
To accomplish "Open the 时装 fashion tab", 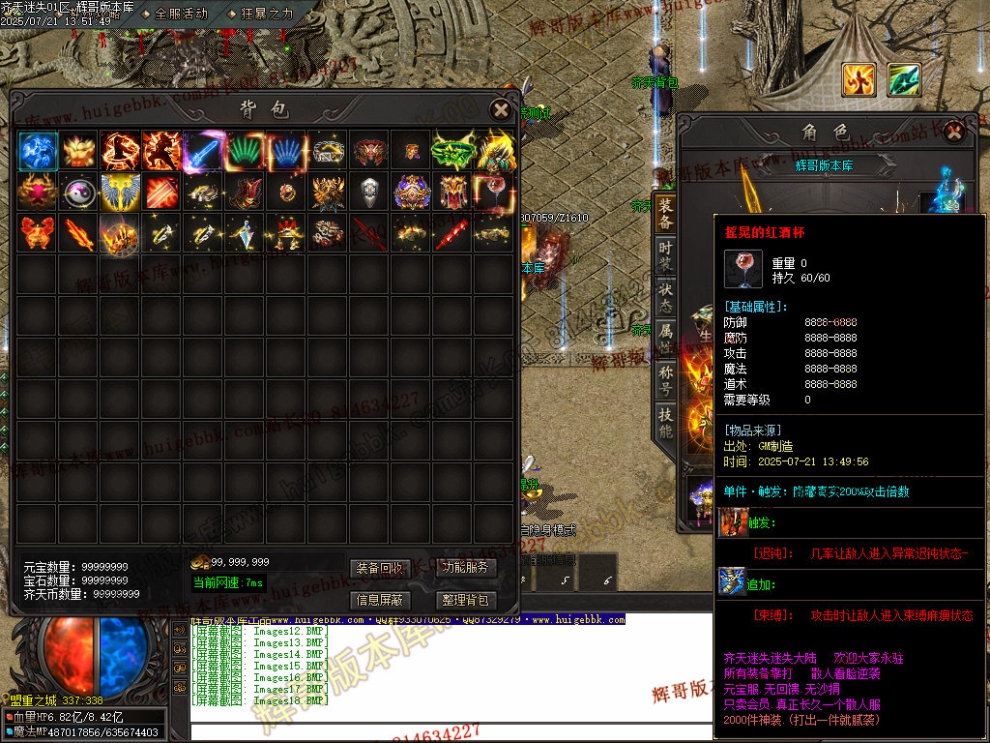I will coord(666,256).
